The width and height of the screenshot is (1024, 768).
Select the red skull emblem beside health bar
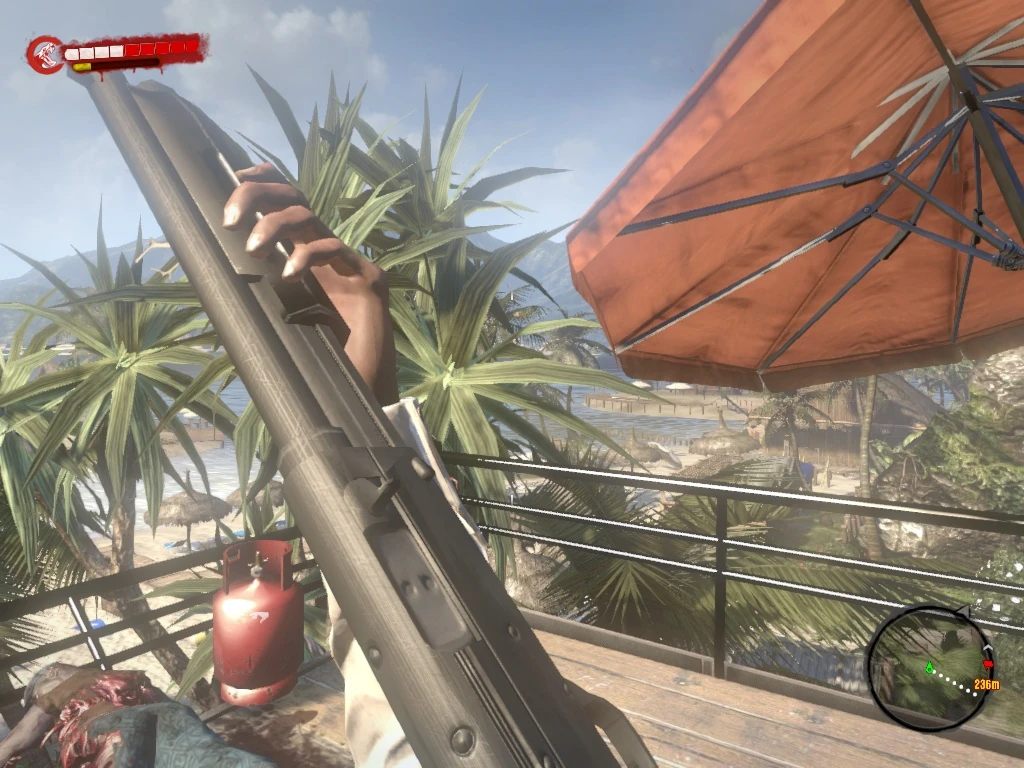(45, 55)
